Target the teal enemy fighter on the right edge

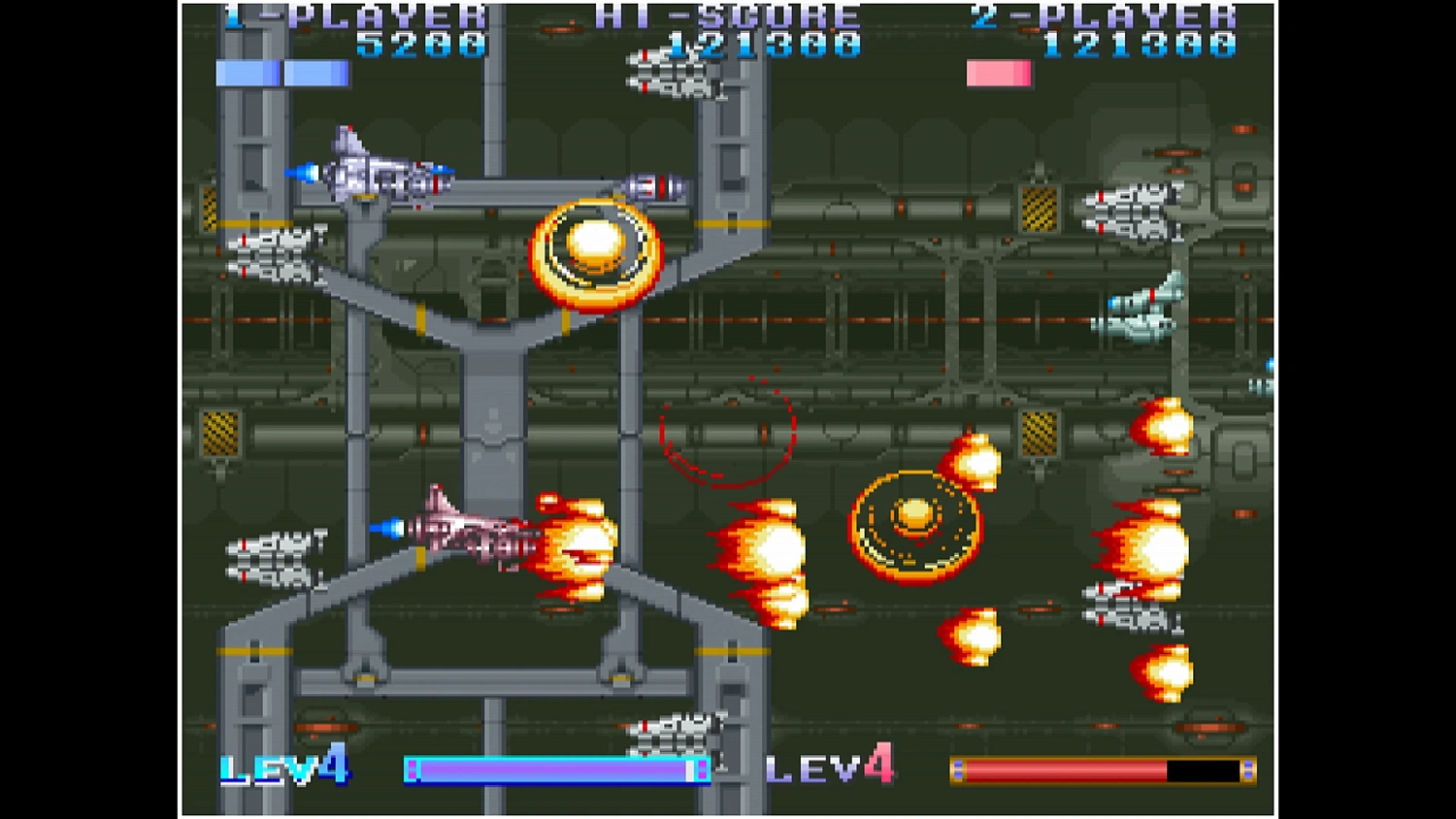[x=1145, y=311]
